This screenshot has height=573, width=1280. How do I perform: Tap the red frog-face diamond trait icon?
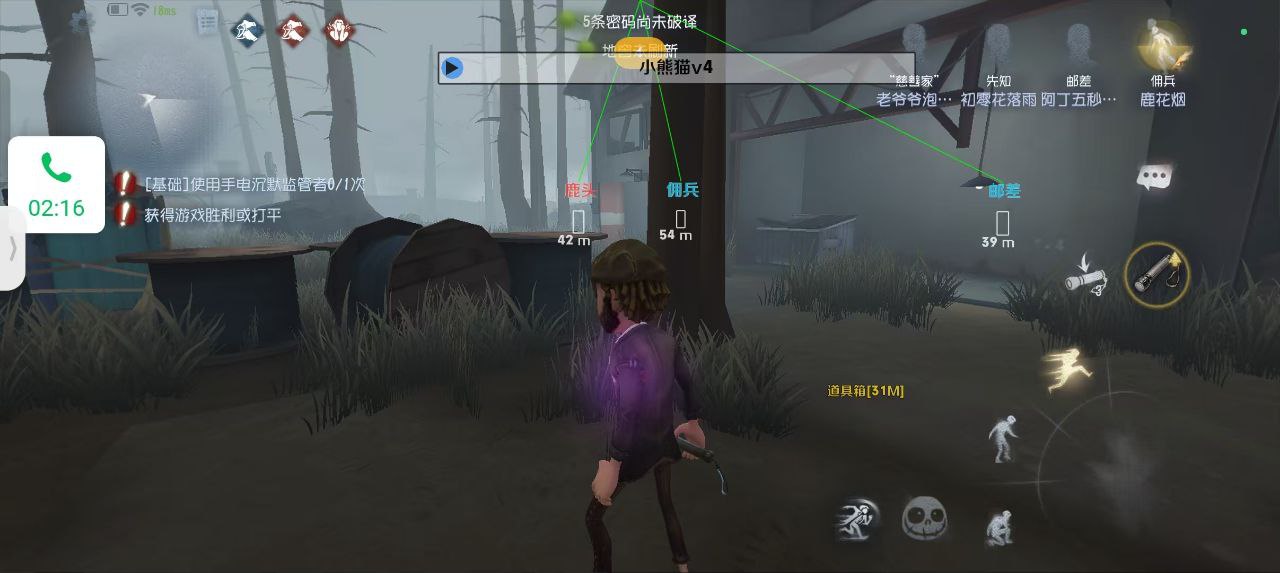pos(339,31)
